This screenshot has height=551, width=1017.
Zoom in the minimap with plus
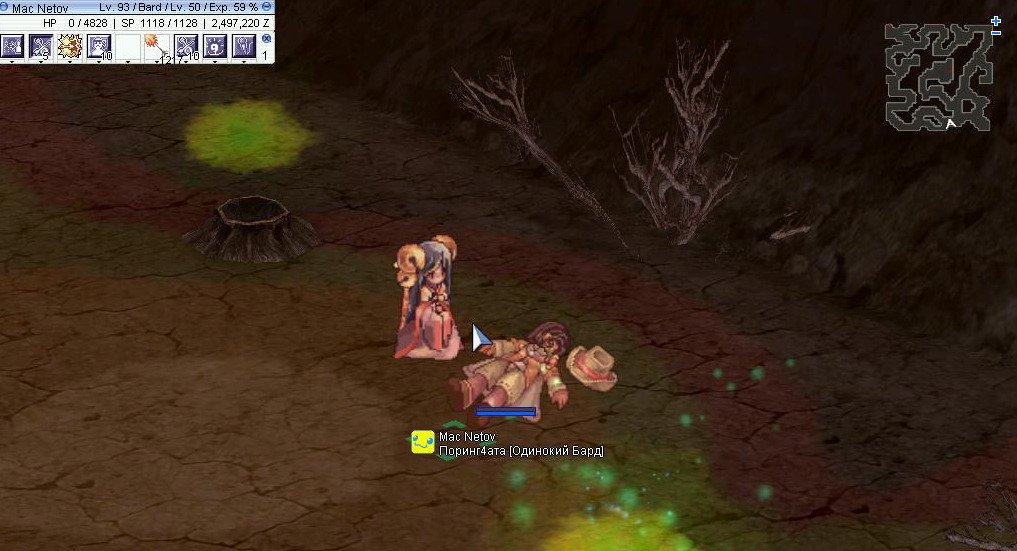pos(996,20)
